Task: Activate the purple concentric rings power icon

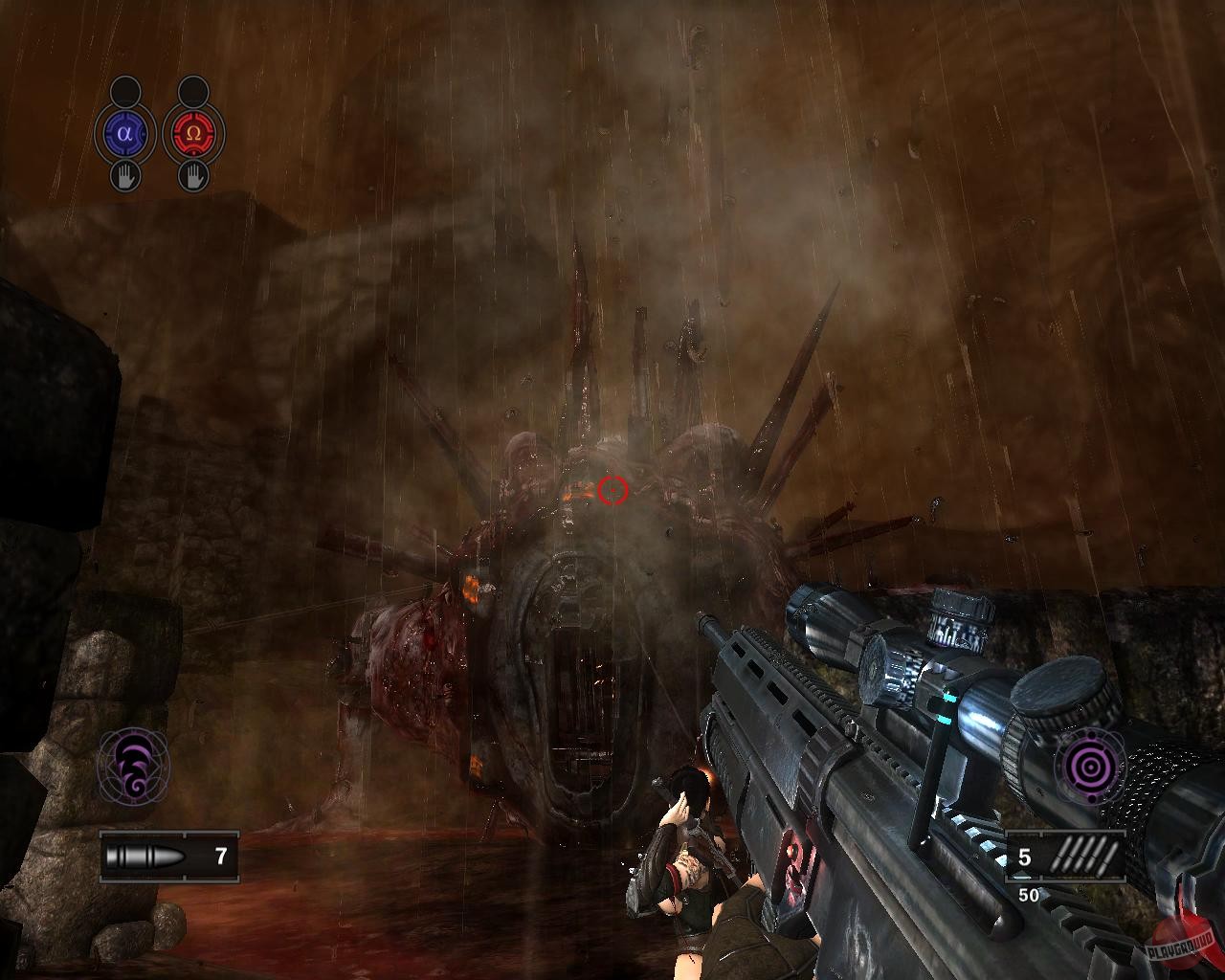Action: point(1089,765)
